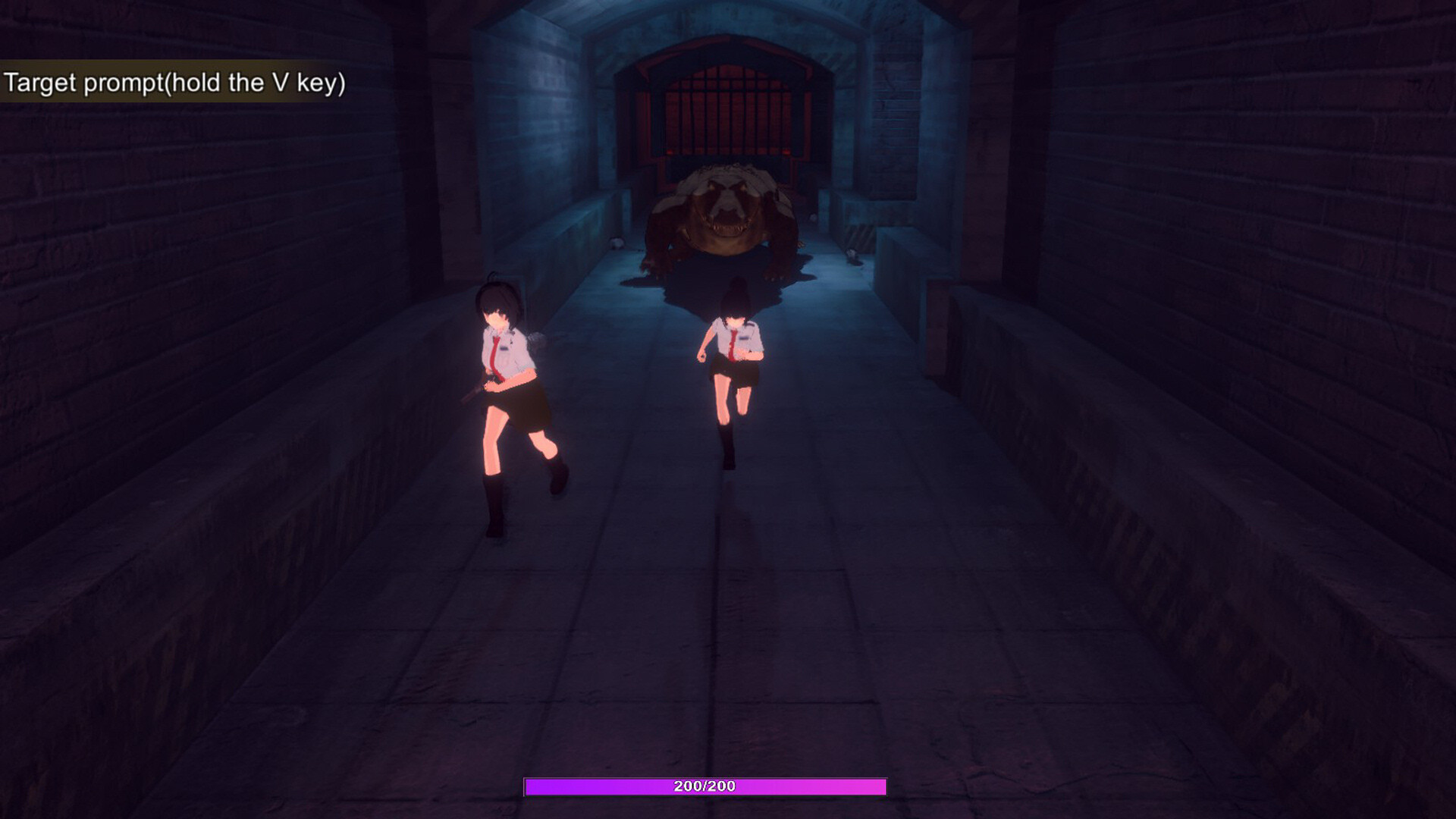Screen dimensions: 1456x819
Task: Click the skull beside the monster's left paw
Action: click(617, 244)
